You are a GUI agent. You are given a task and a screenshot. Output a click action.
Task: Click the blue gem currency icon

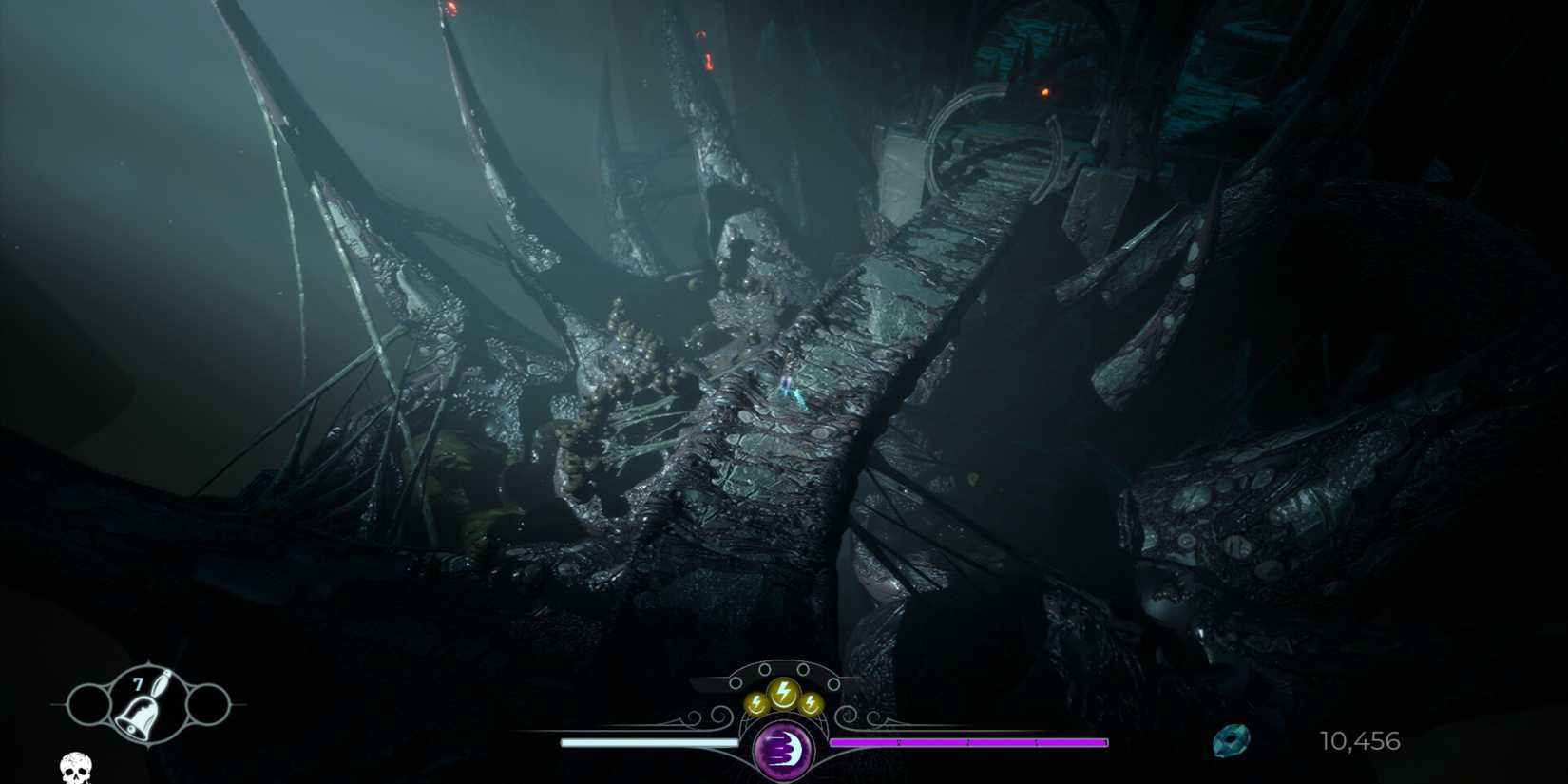[x=1233, y=739]
